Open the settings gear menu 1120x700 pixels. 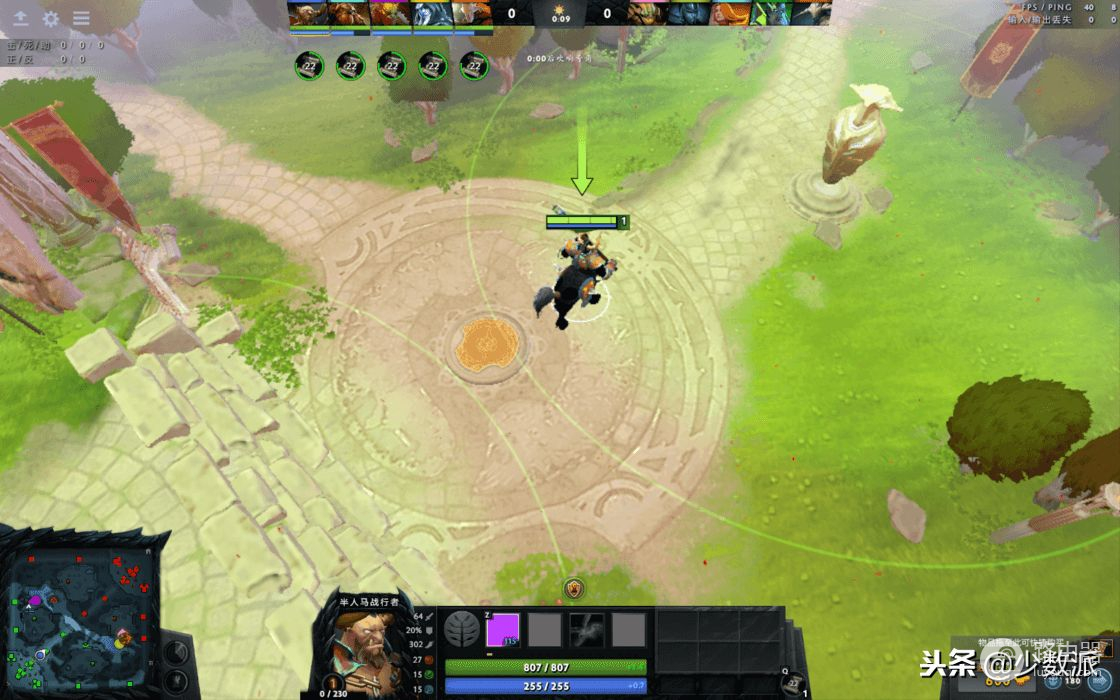click(x=50, y=18)
